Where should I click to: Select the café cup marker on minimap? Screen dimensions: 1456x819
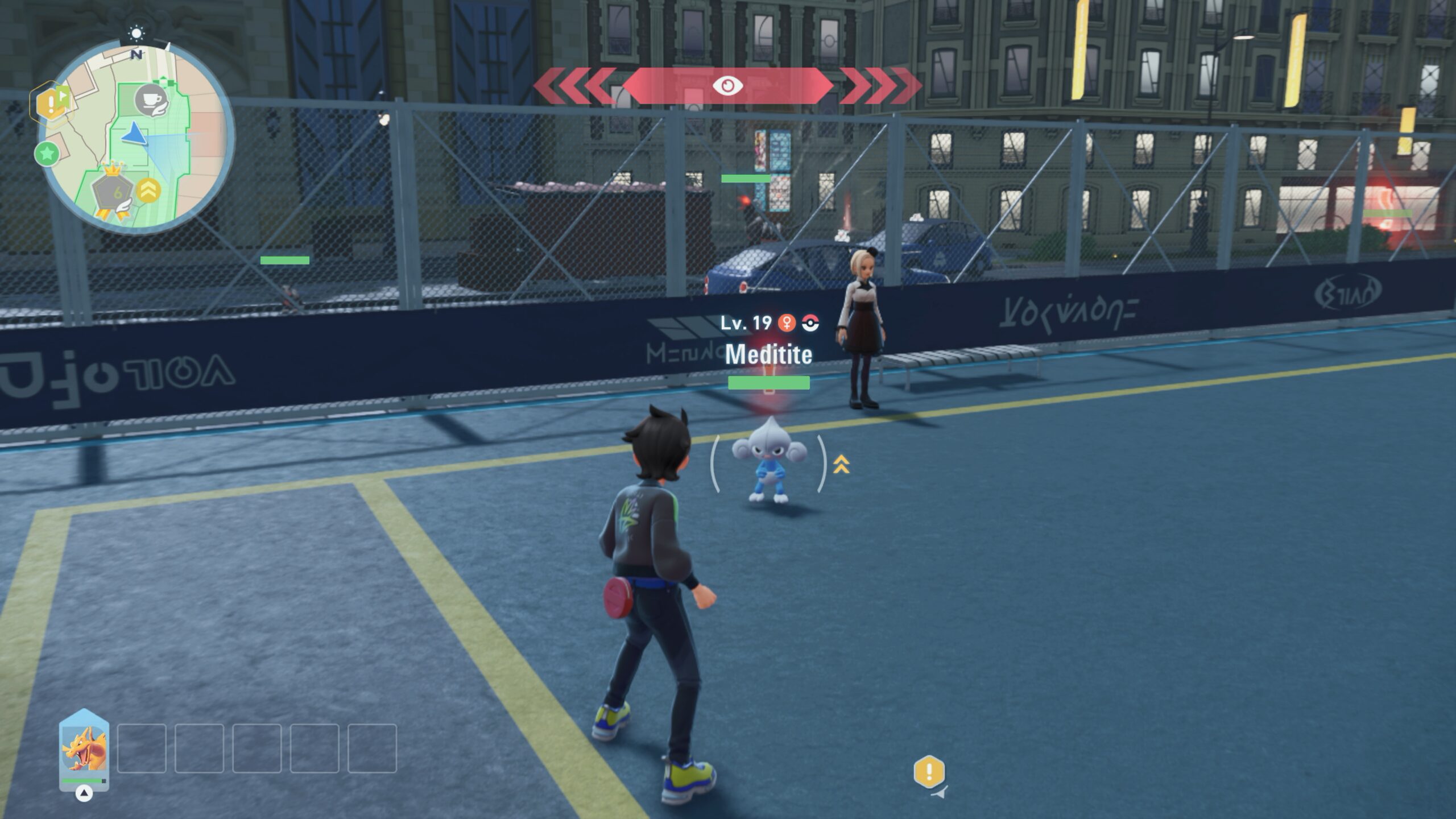[151, 101]
